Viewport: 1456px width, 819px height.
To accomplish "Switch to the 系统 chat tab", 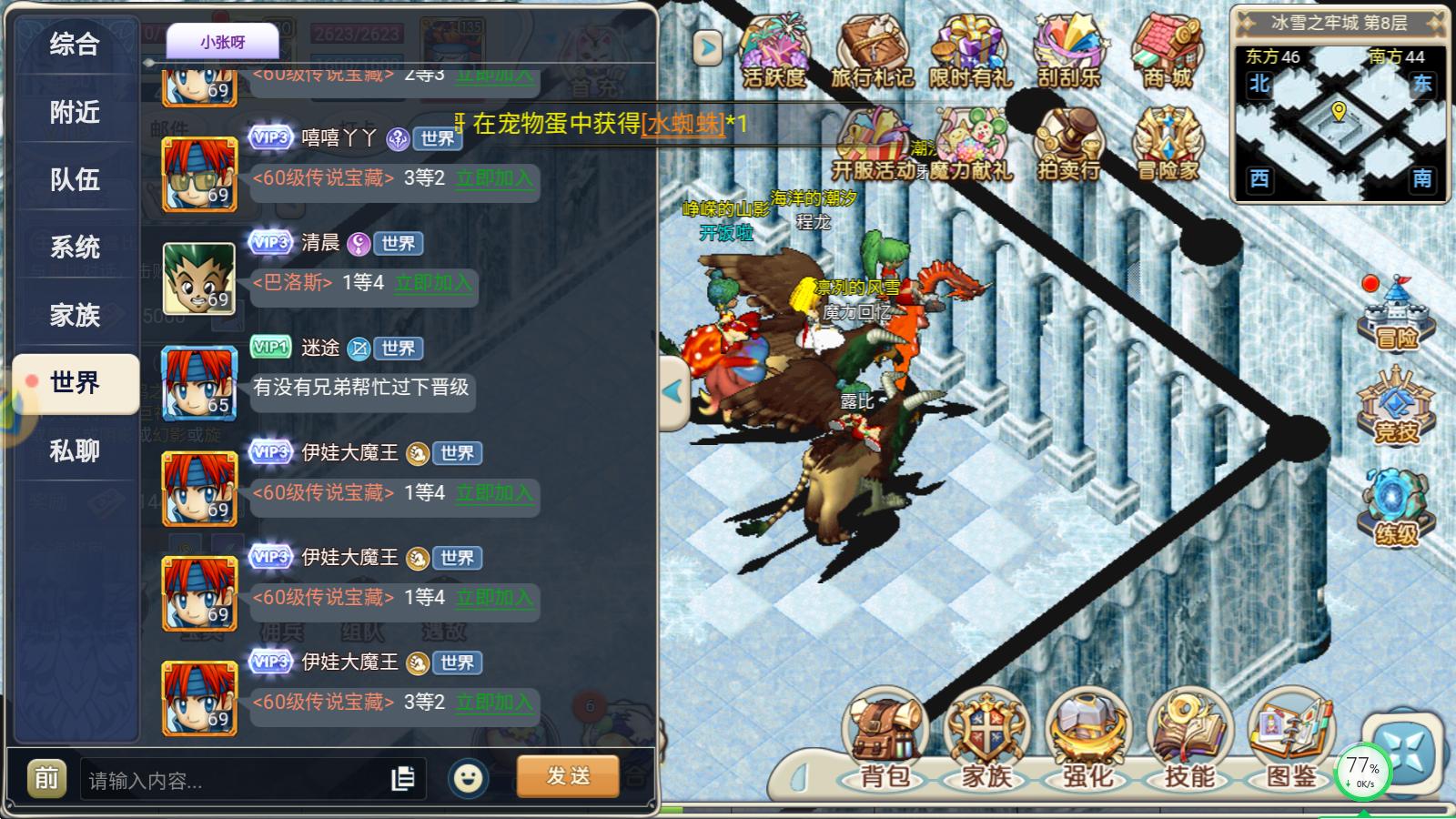I will [77, 246].
